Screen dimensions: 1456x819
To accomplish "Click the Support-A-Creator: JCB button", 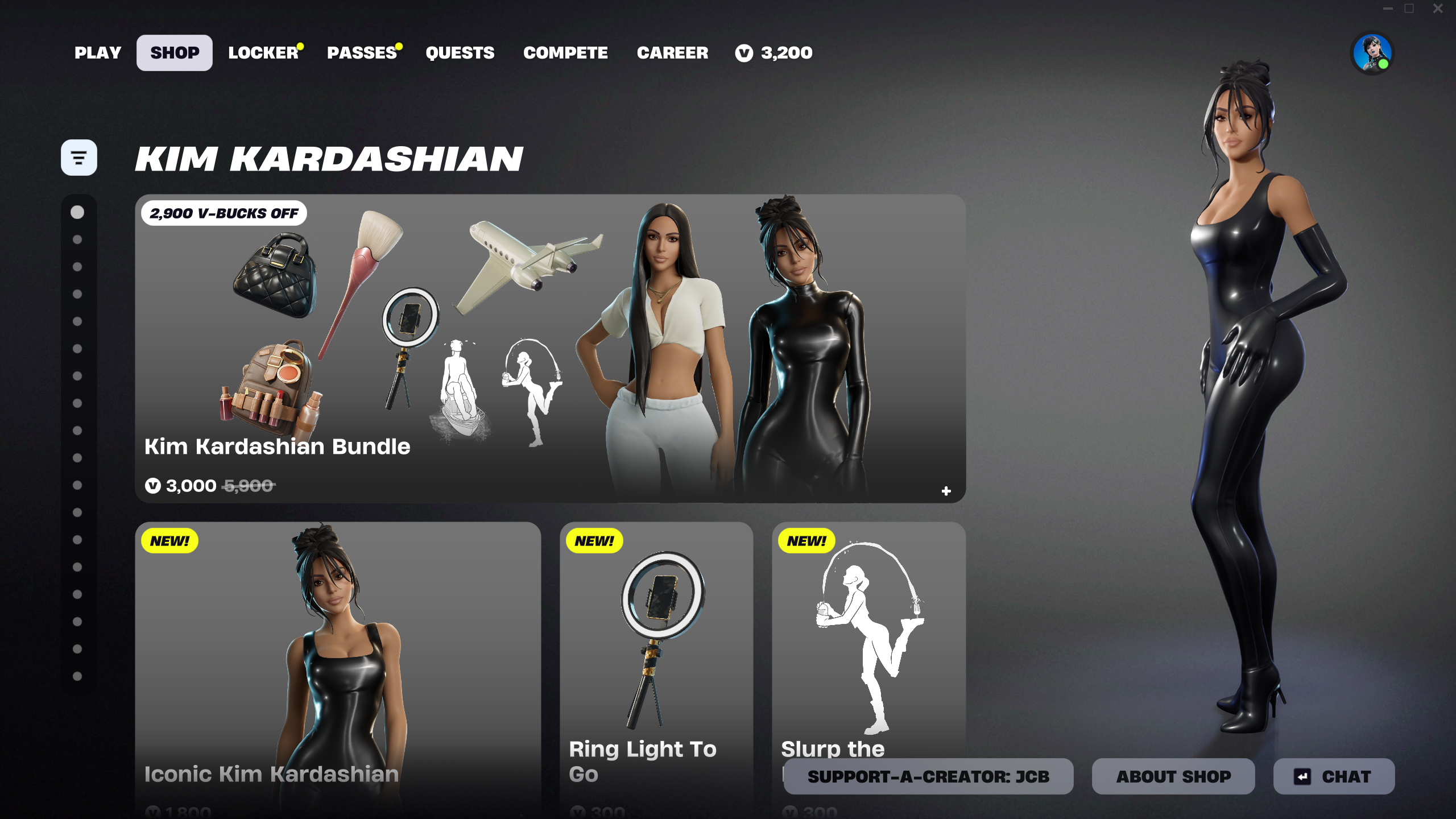I will coord(928,776).
